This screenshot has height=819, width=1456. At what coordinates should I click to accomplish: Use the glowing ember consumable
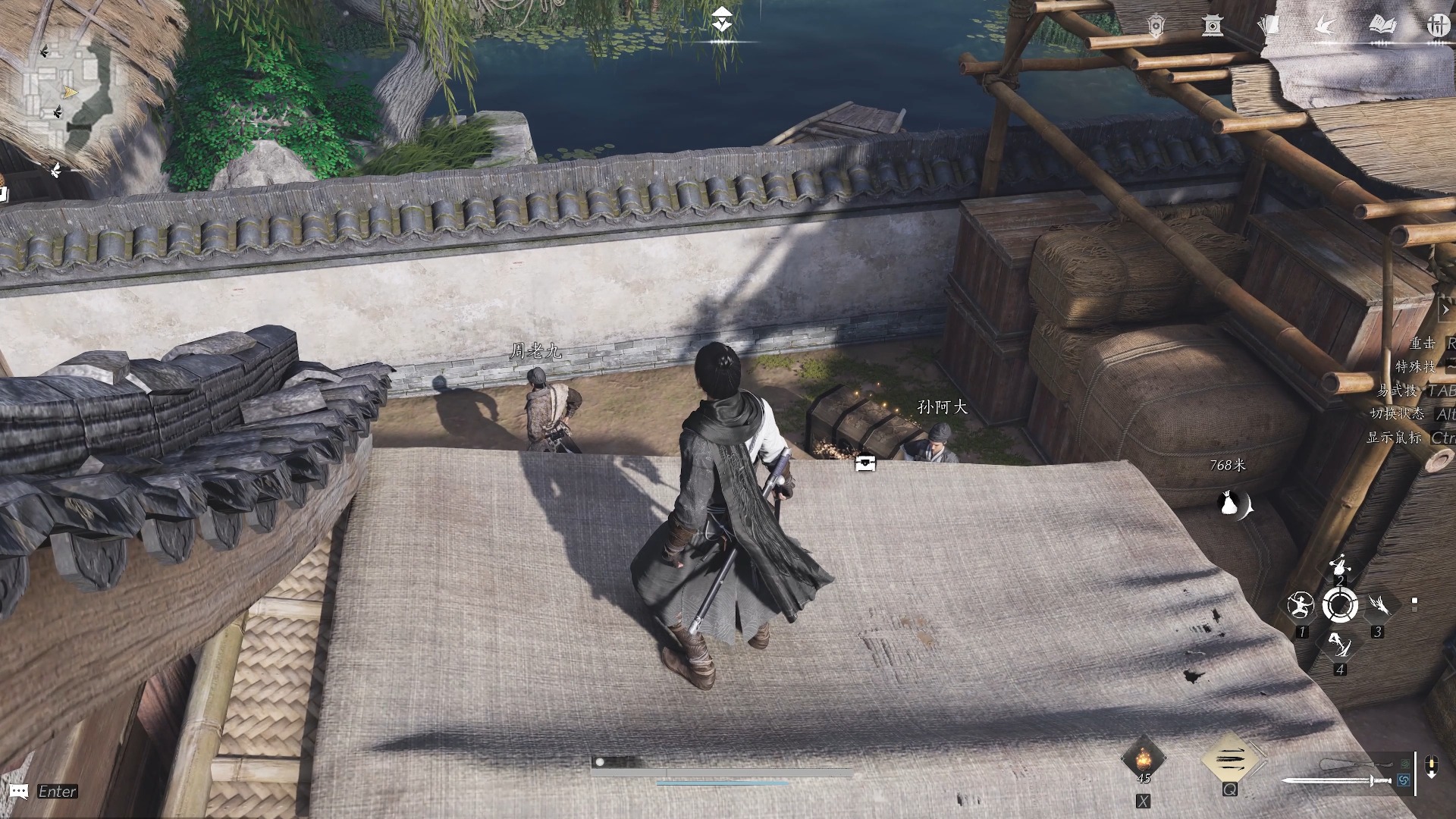point(1143,758)
